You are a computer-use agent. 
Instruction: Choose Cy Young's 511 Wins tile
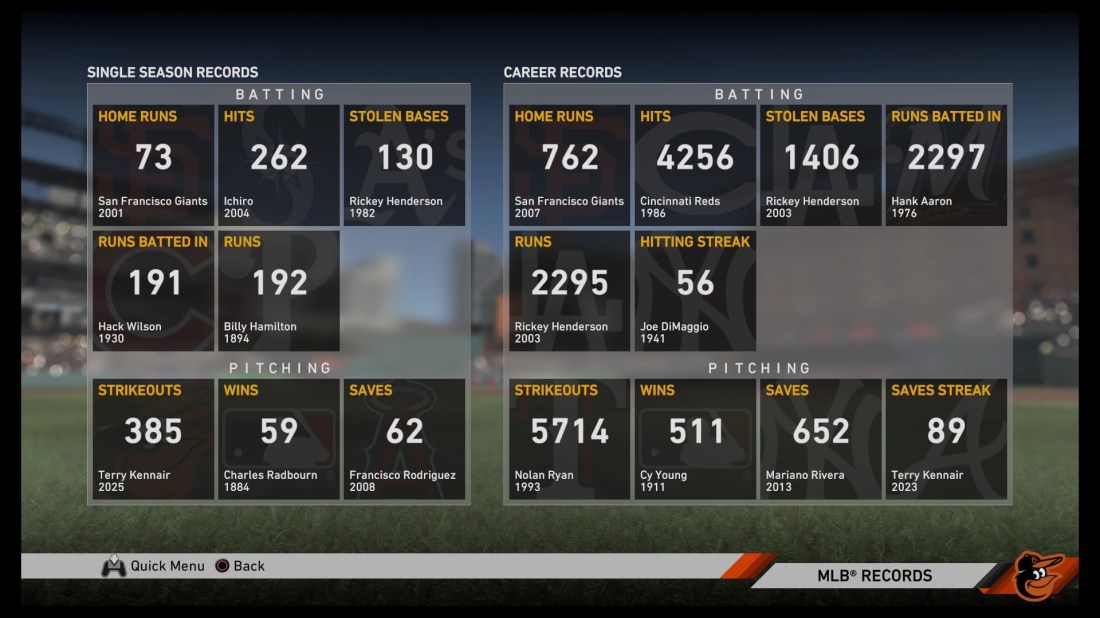tap(695, 439)
